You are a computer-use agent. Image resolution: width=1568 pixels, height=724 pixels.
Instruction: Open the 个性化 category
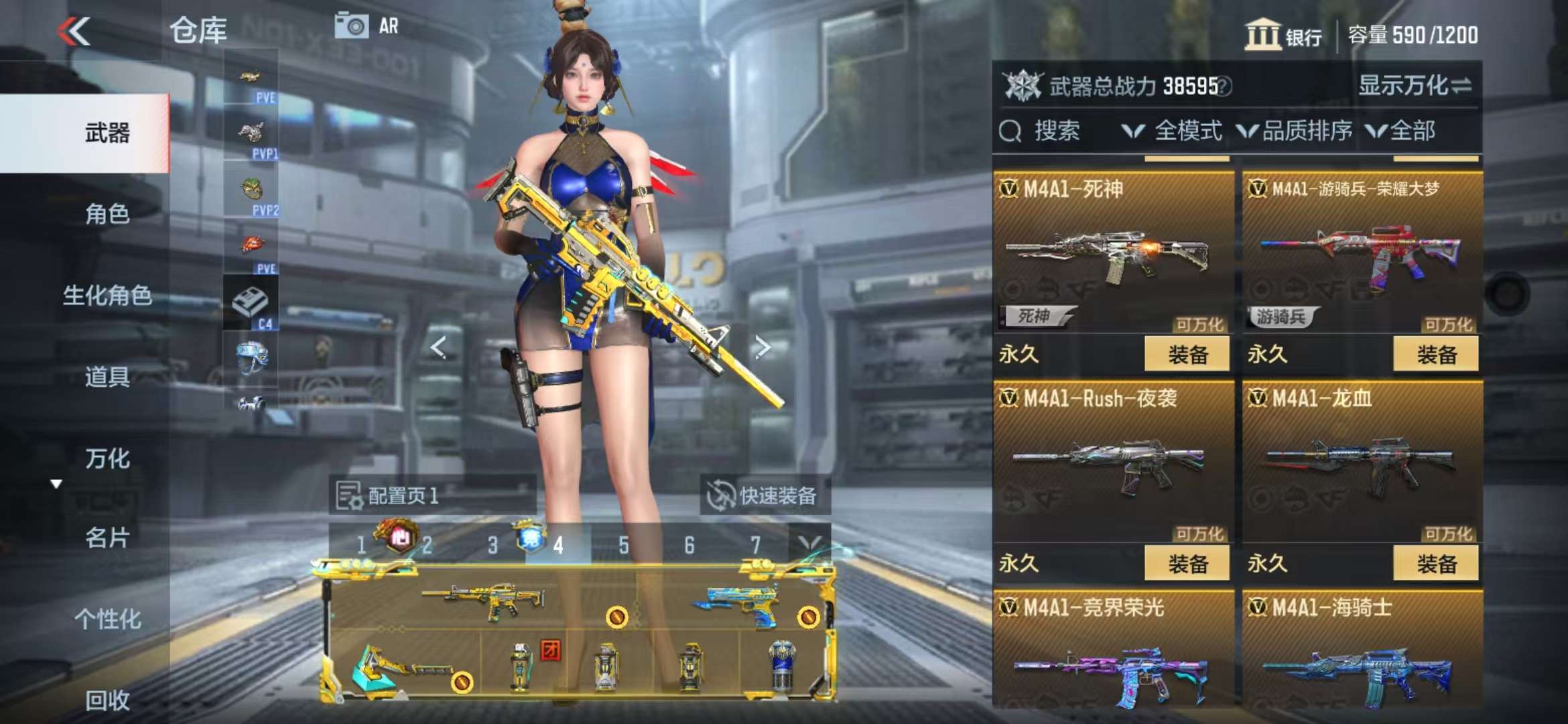107,619
